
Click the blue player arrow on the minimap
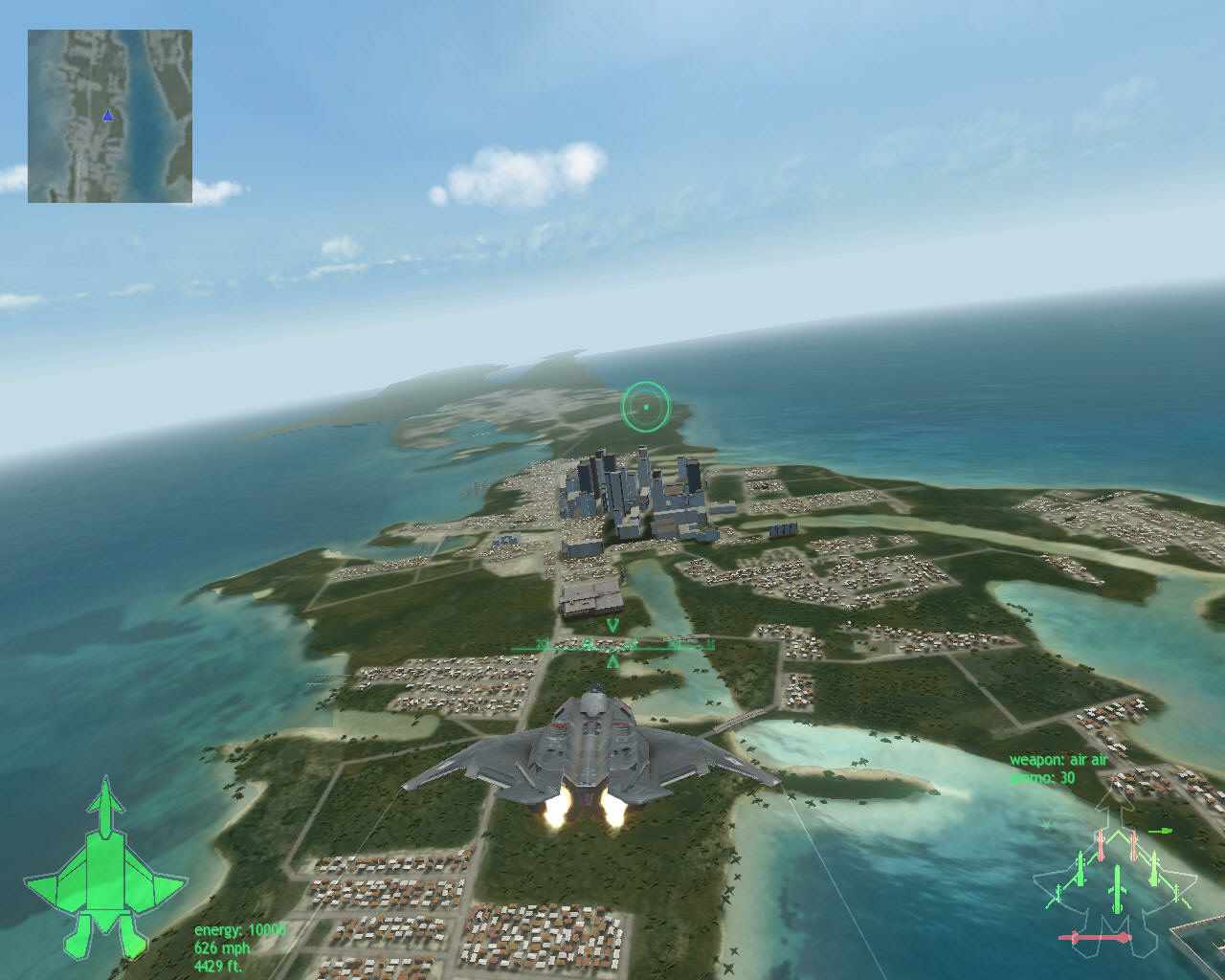107,114
